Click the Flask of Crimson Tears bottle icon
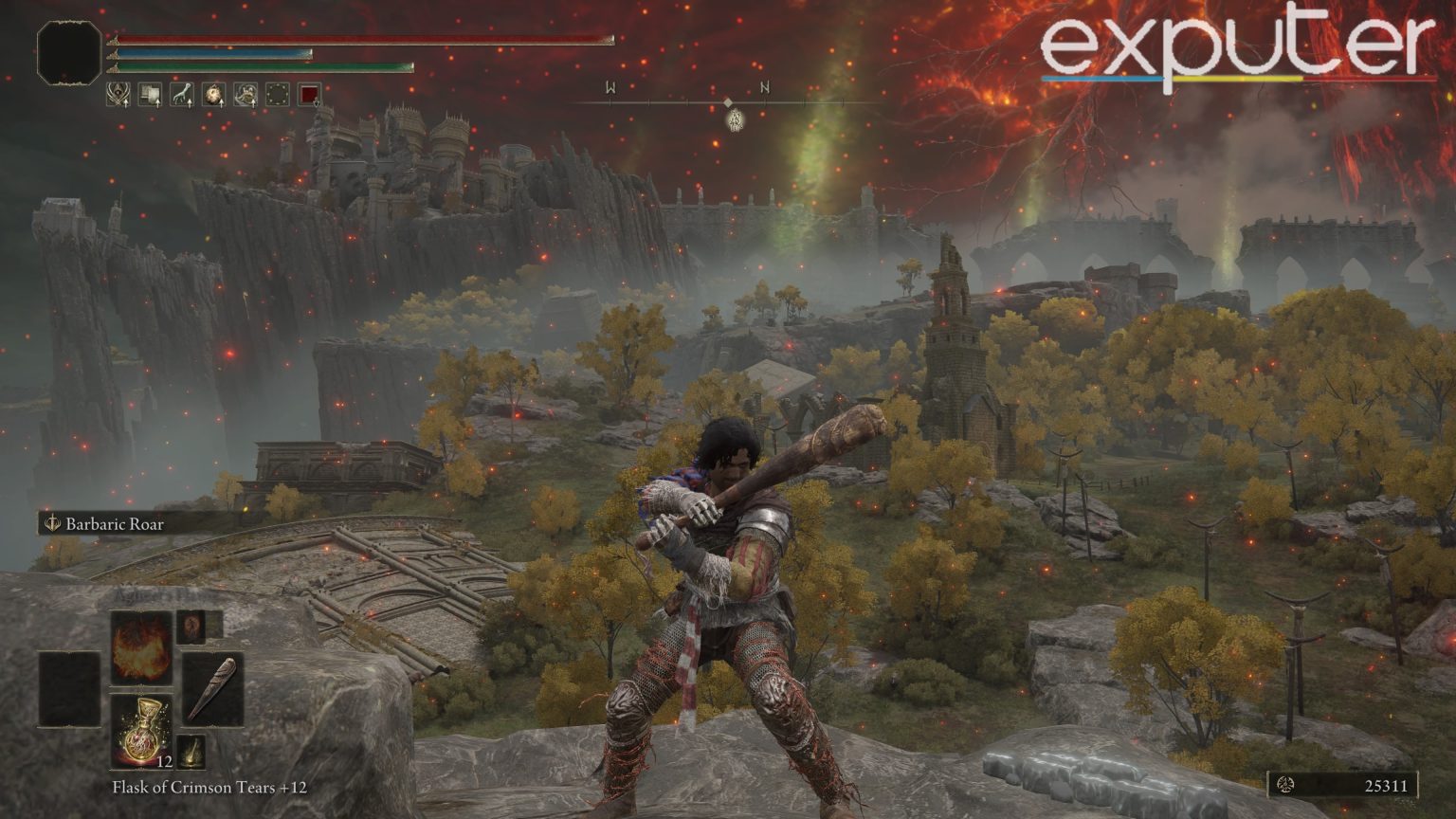Screen dimensions: 1456x819 click(141, 733)
